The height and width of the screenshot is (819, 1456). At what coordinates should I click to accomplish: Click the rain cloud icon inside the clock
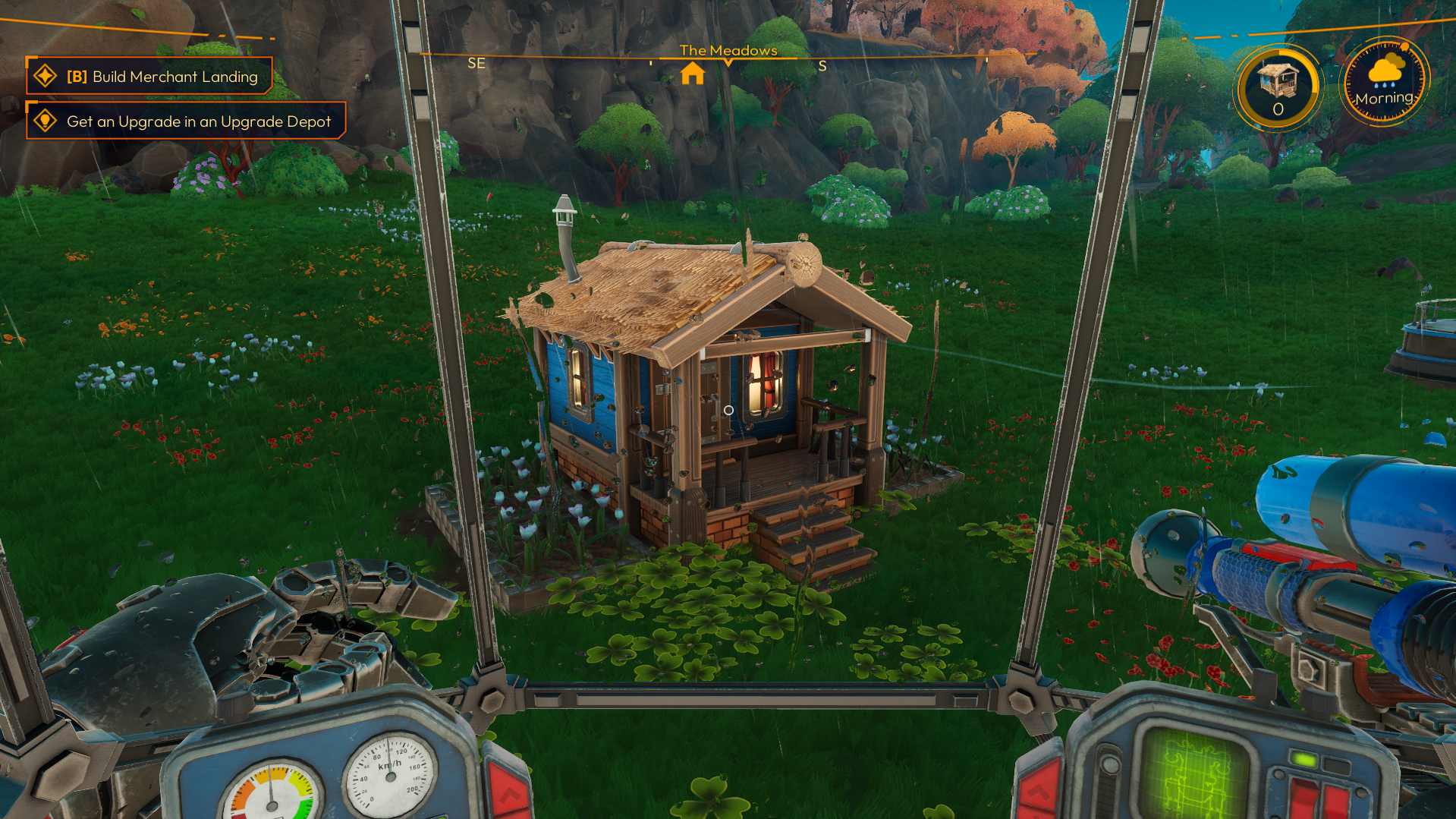(1385, 72)
